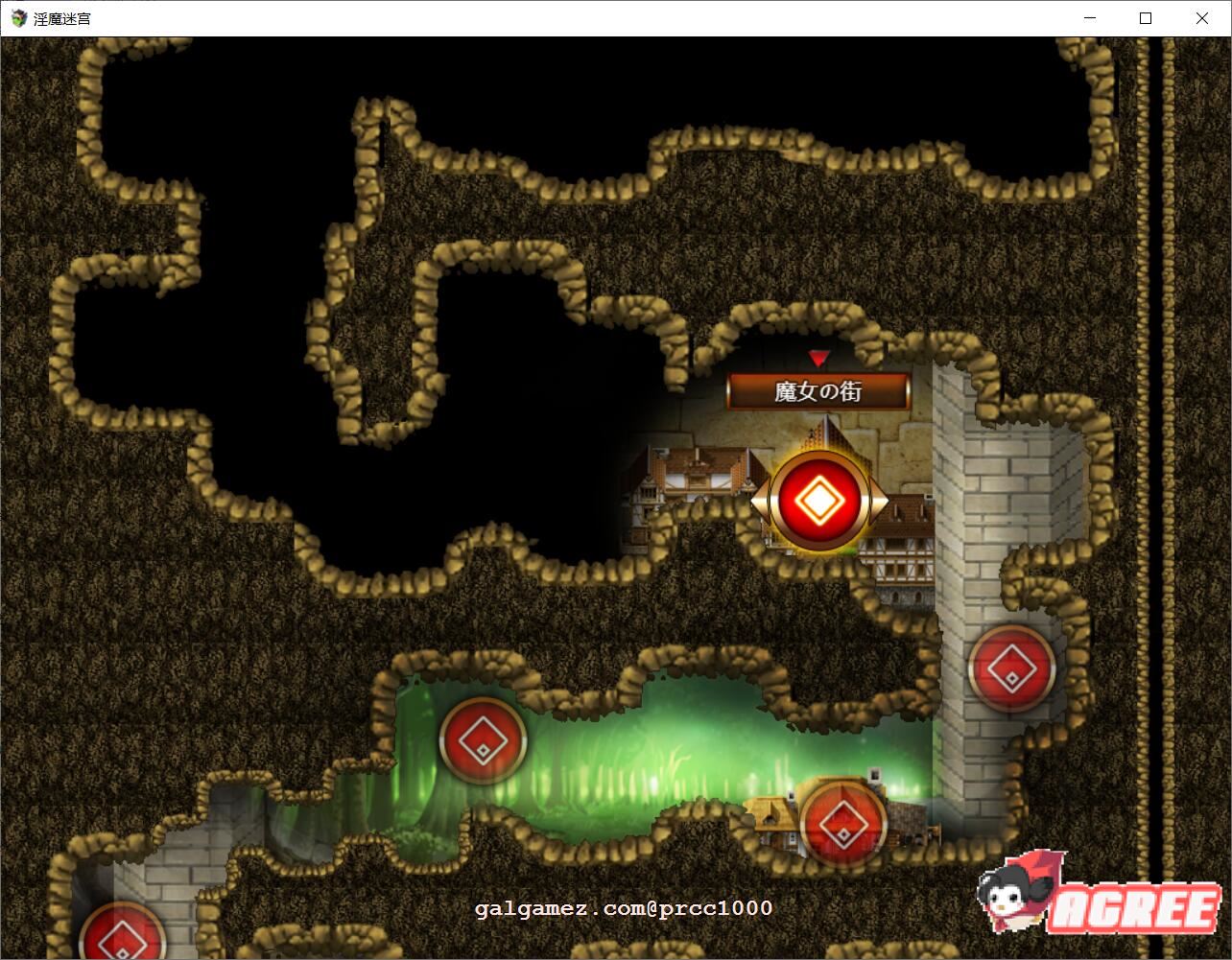
Task: Maximize the game window
Action: tap(1146, 17)
